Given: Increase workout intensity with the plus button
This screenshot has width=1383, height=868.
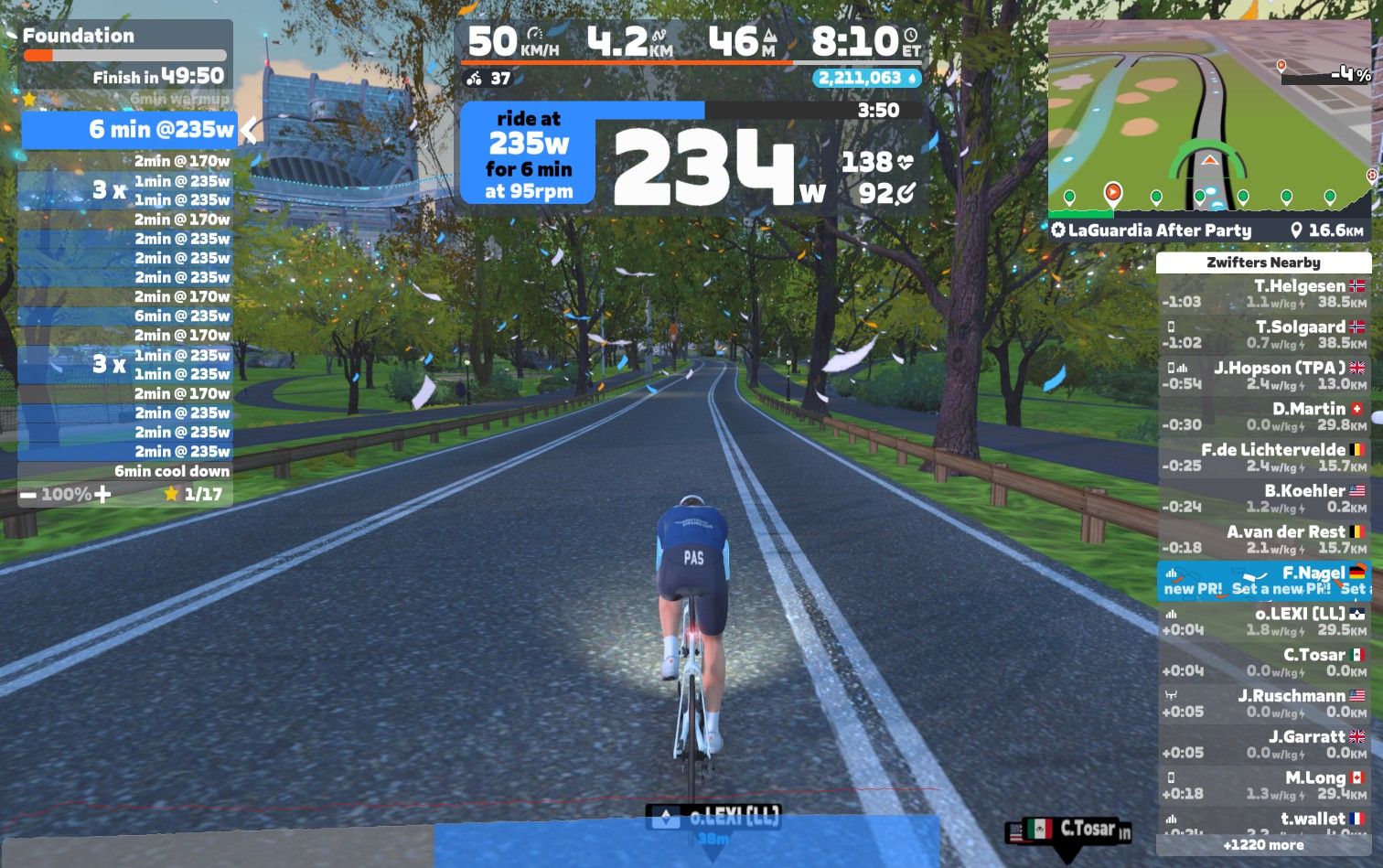Looking at the screenshot, I should click(x=102, y=495).
